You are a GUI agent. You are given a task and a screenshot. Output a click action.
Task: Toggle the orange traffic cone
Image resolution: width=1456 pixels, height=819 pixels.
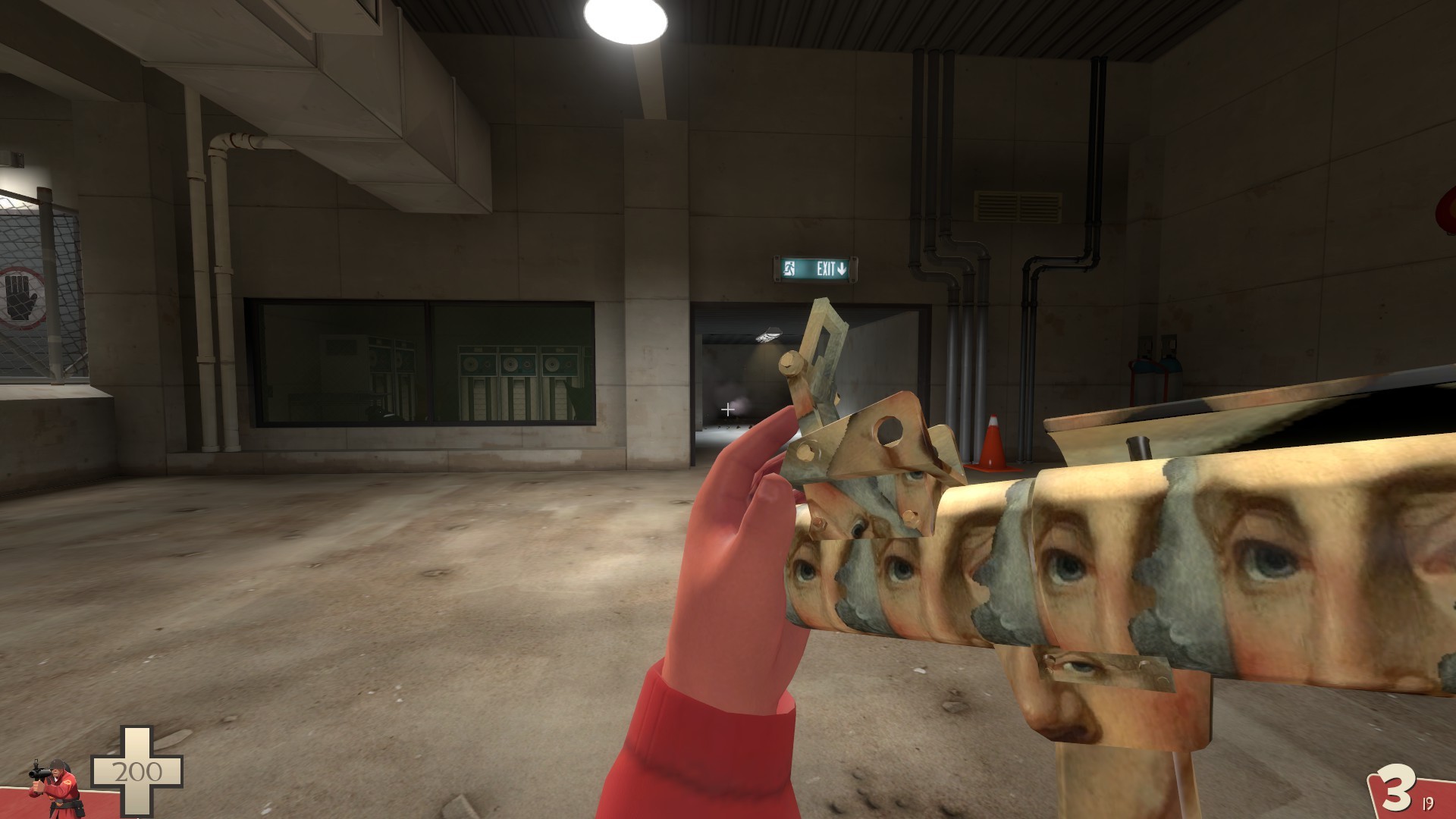991,447
